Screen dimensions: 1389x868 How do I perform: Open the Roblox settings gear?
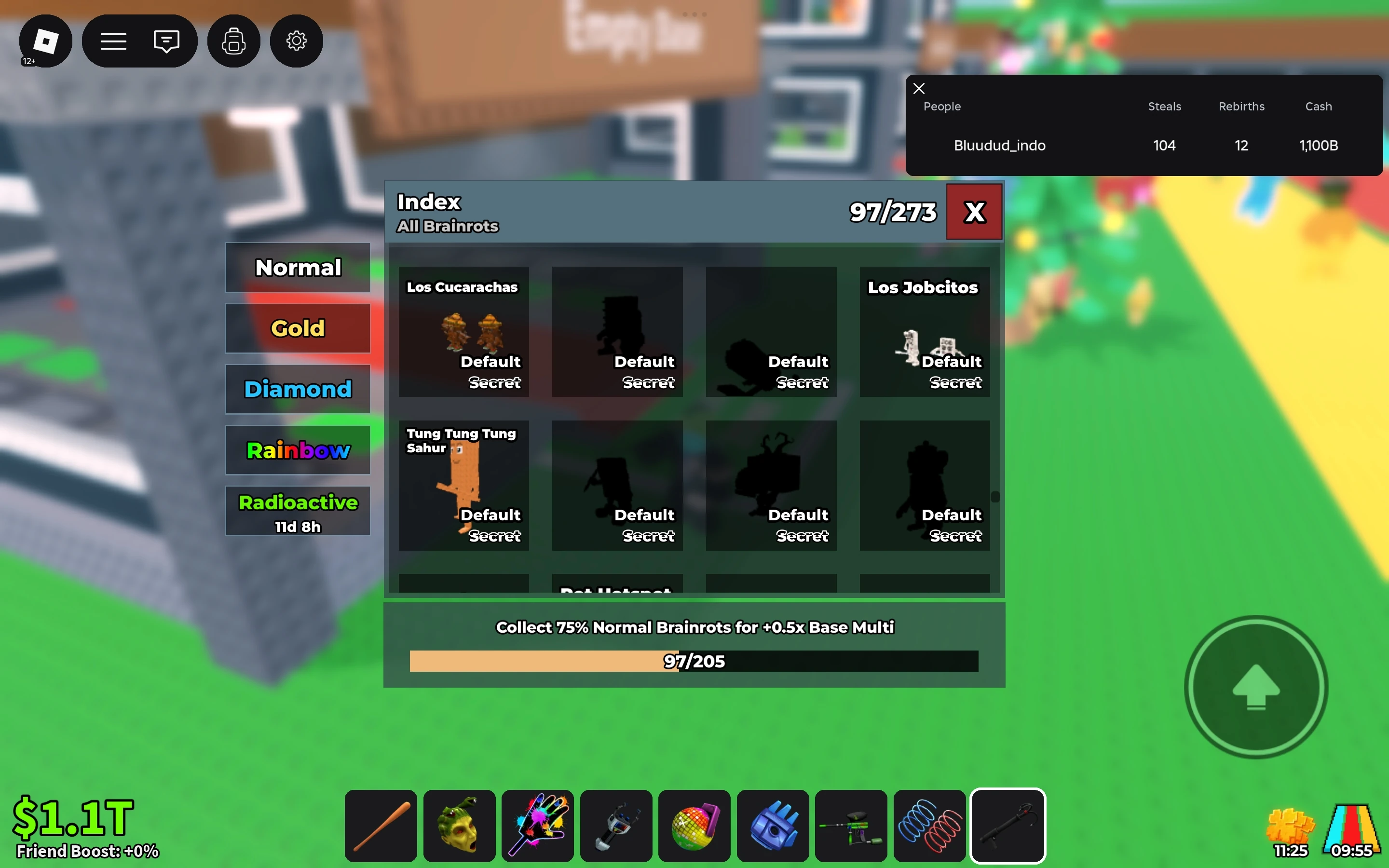296,41
